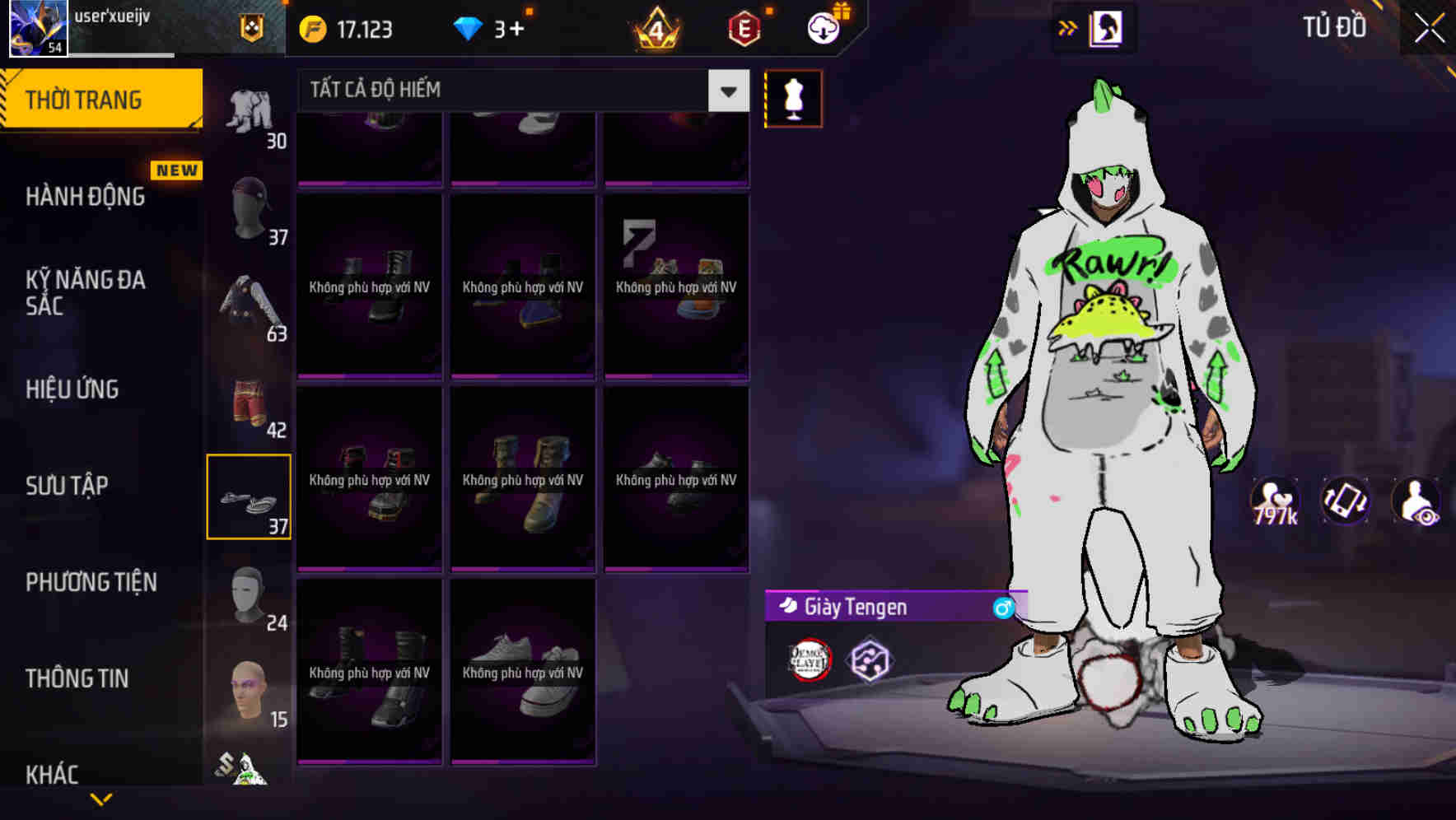Click the 797k likes heart button
The image size is (1456, 820).
(1273, 500)
